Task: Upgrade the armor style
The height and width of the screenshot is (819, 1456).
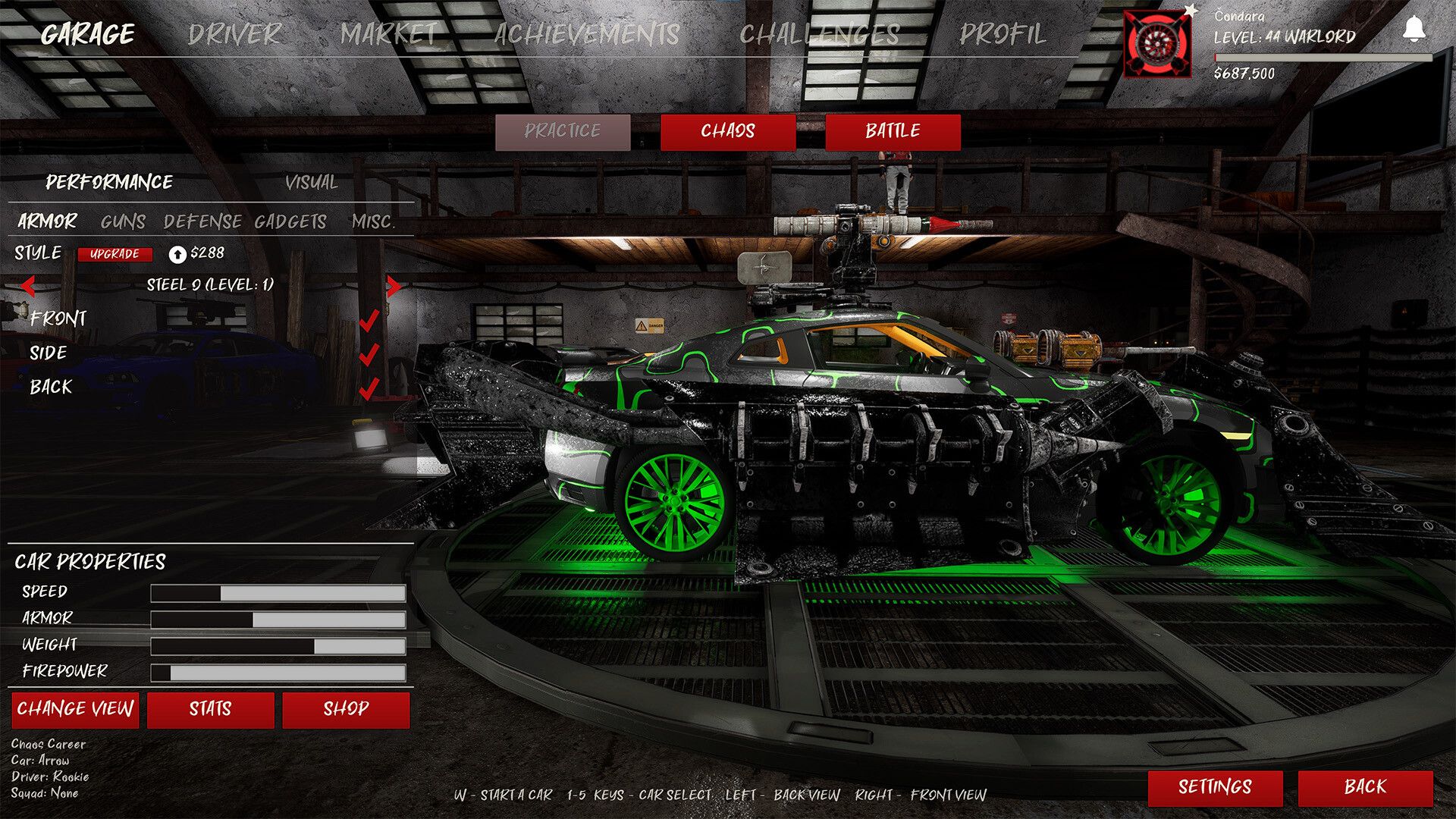Action: click(x=115, y=254)
